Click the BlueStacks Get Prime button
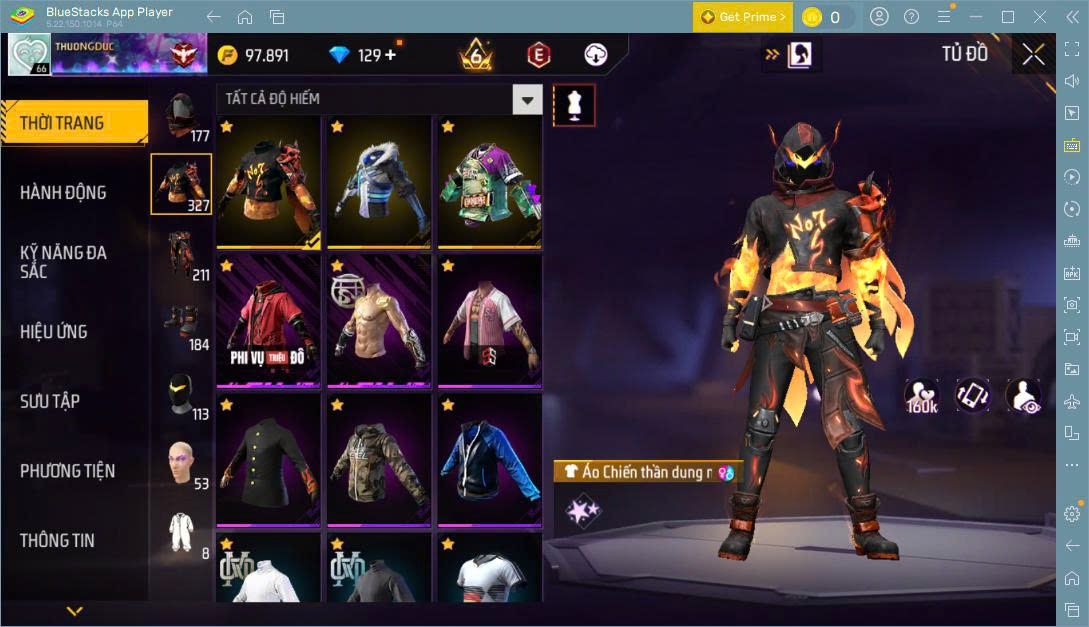The width and height of the screenshot is (1089, 627). click(743, 17)
